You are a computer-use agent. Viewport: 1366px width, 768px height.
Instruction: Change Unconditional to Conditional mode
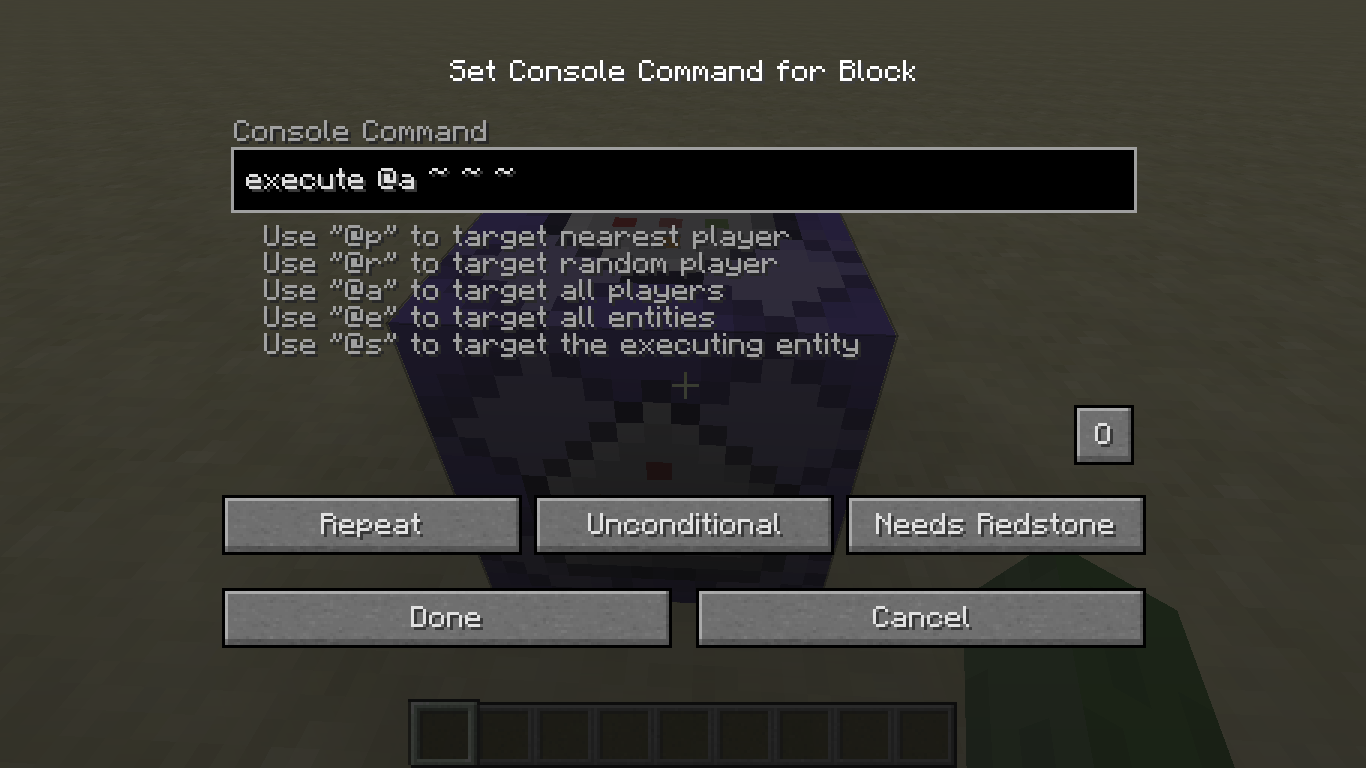(683, 524)
